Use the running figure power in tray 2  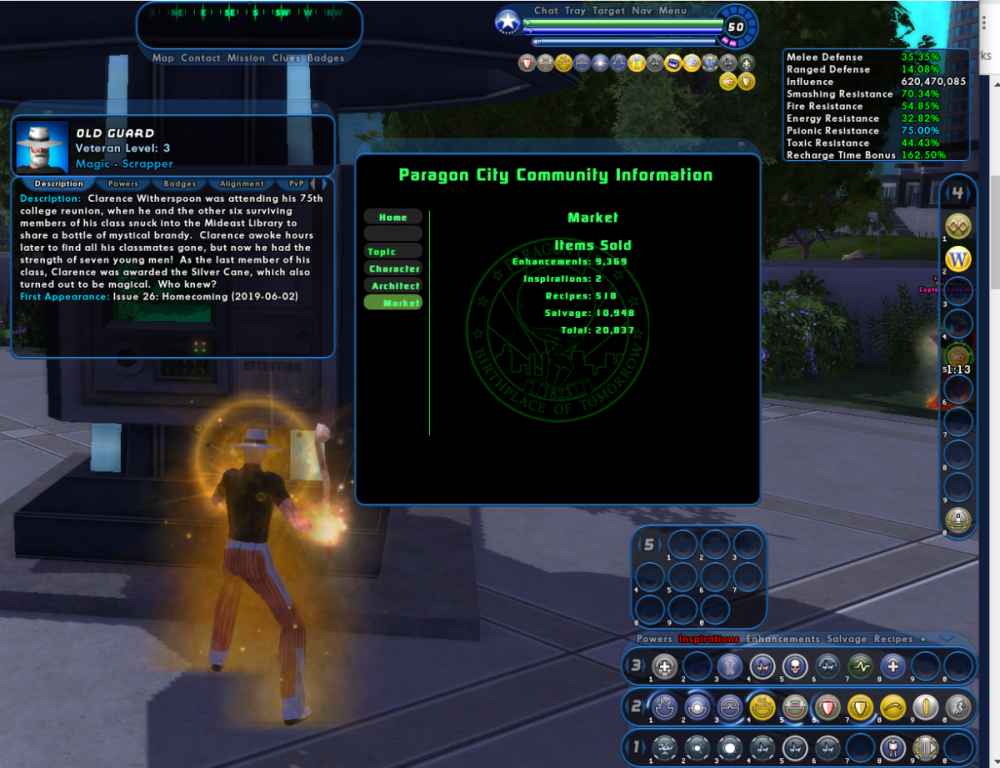(958, 707)
